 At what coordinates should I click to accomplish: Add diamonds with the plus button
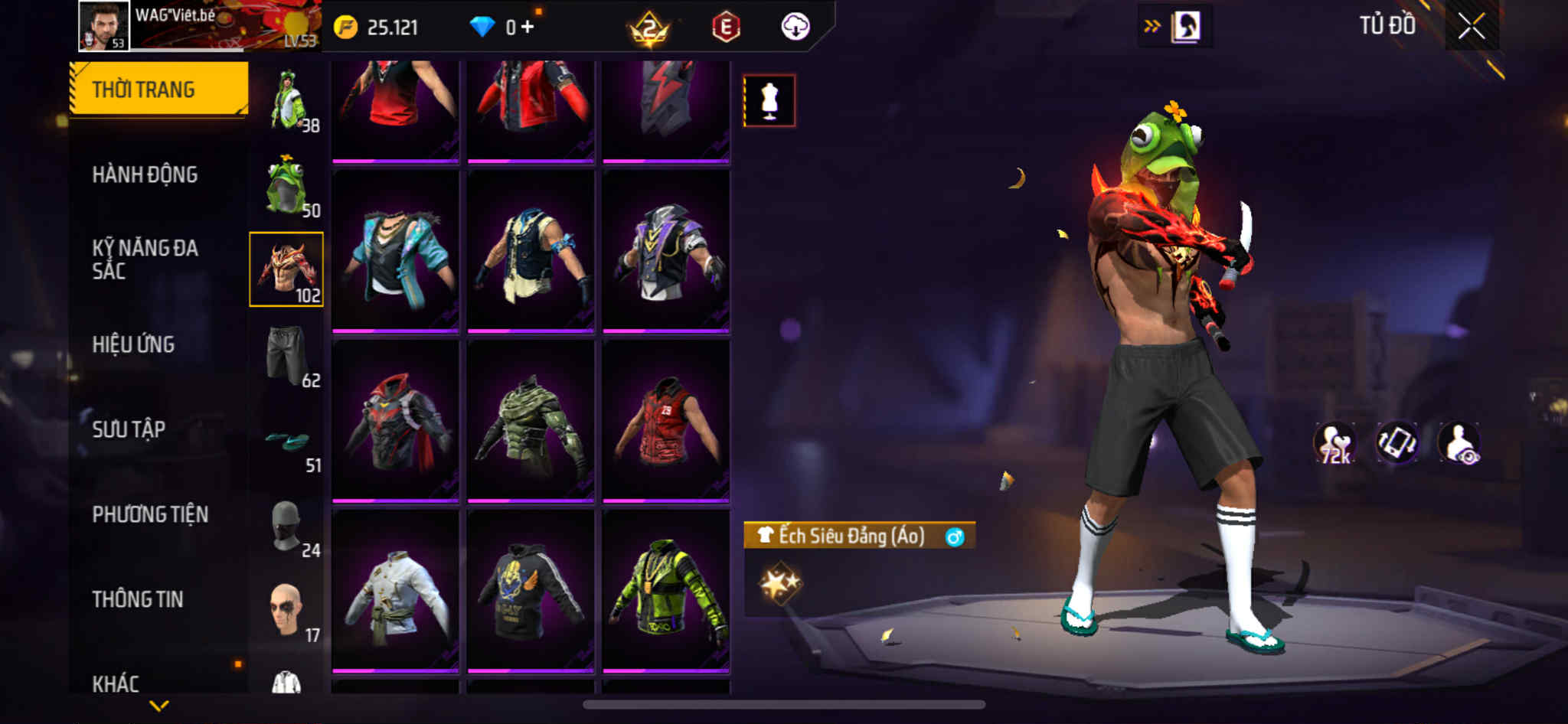528,27
